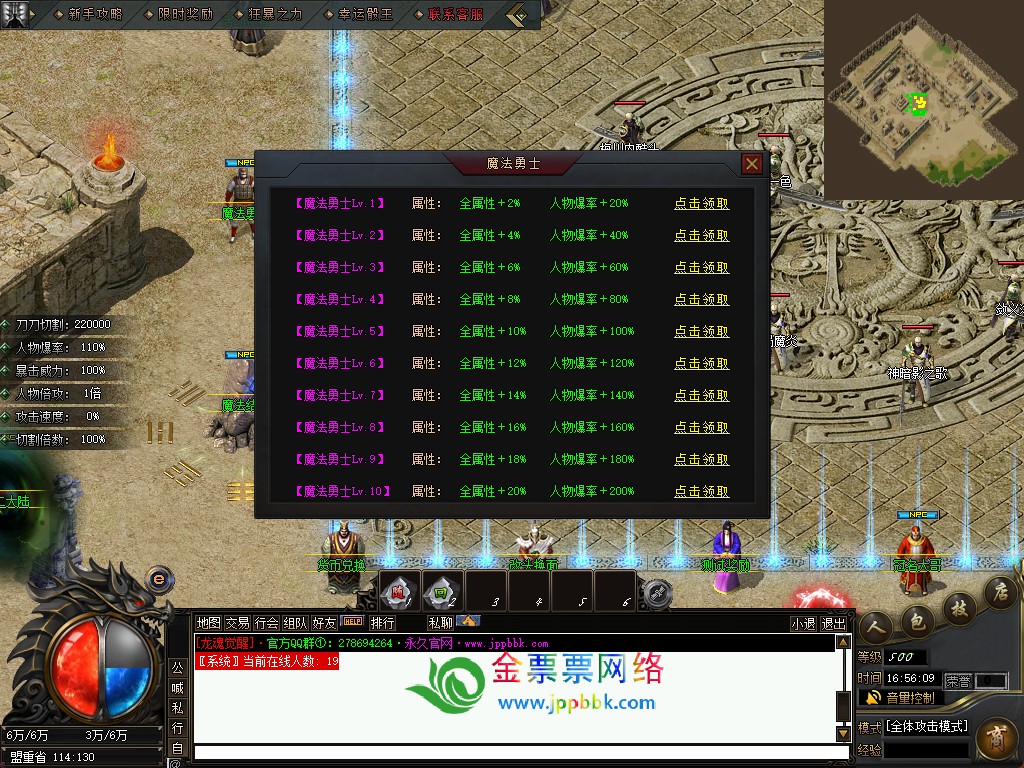Contact support via 联系客服
Image resolution: width=1024 pixels, height=768 pixels.
[455, 14]
